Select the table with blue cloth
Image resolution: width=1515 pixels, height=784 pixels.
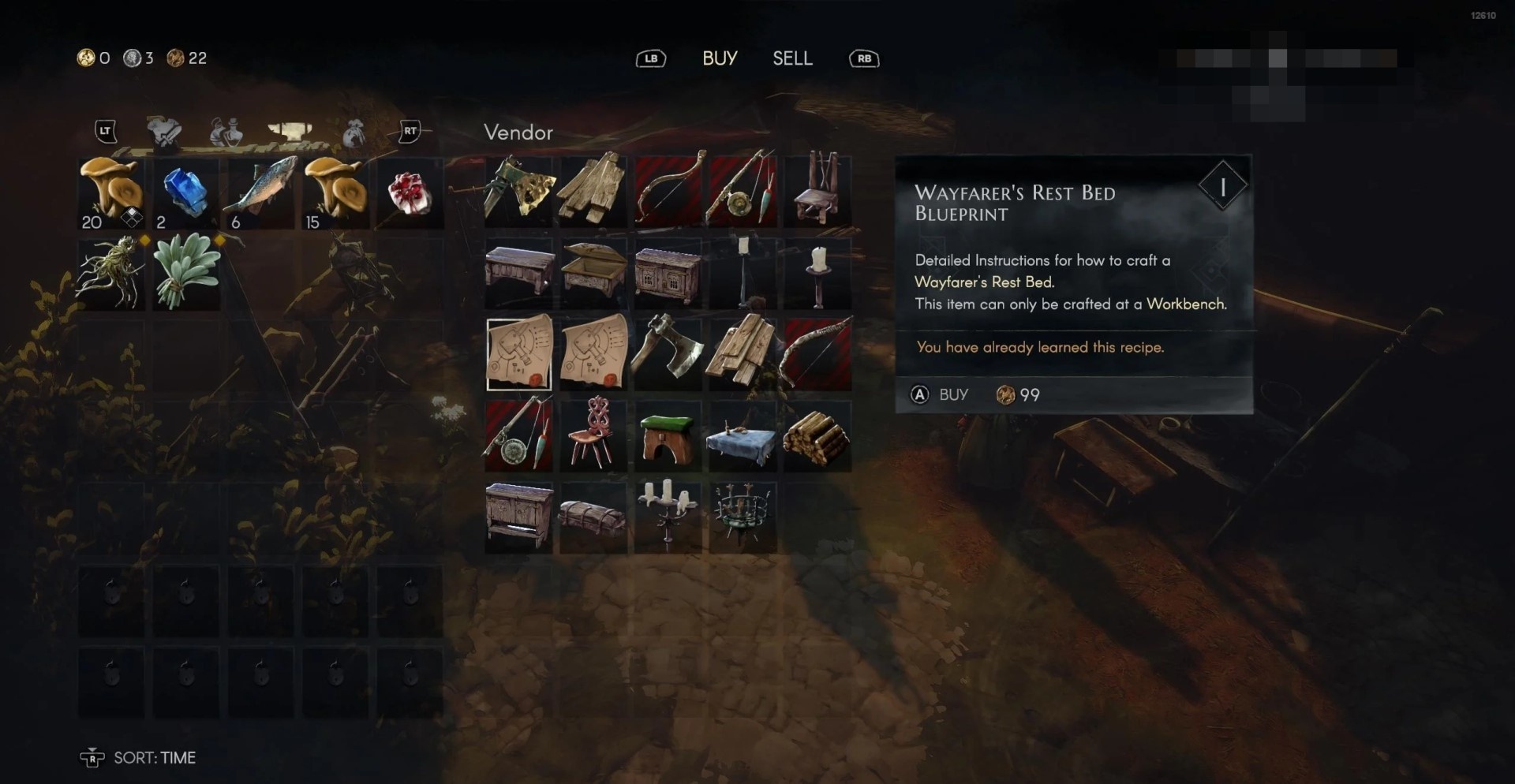tap(743, 436)
